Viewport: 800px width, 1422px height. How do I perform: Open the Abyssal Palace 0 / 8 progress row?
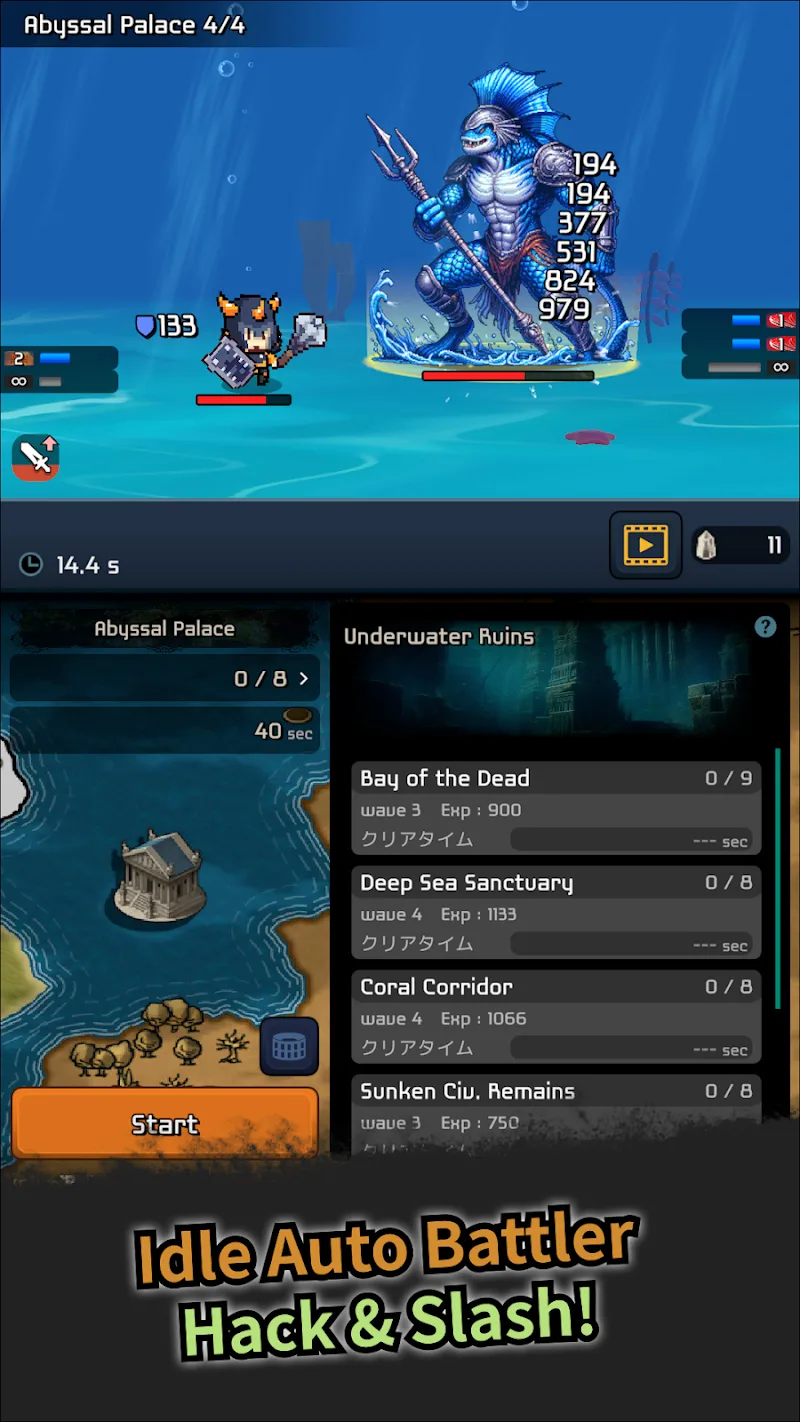pyautogui.click(x=165, y=679)
